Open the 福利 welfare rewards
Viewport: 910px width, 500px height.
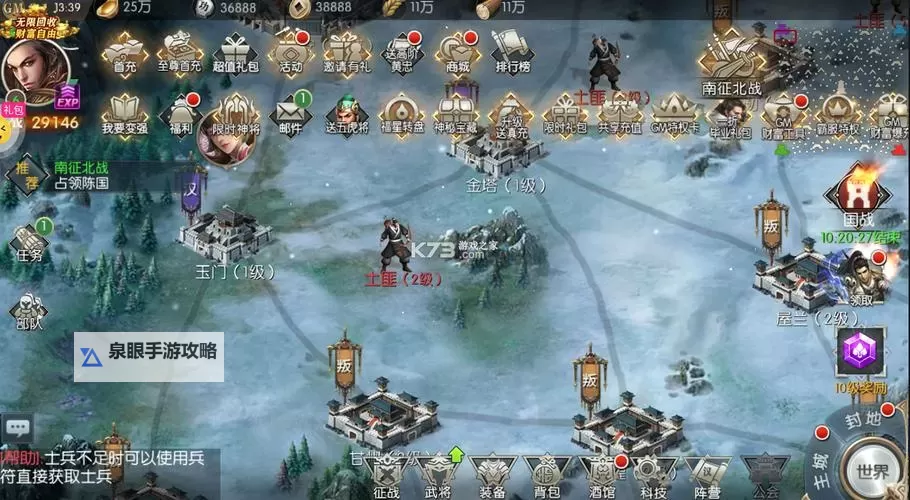[x=181, y=111]
